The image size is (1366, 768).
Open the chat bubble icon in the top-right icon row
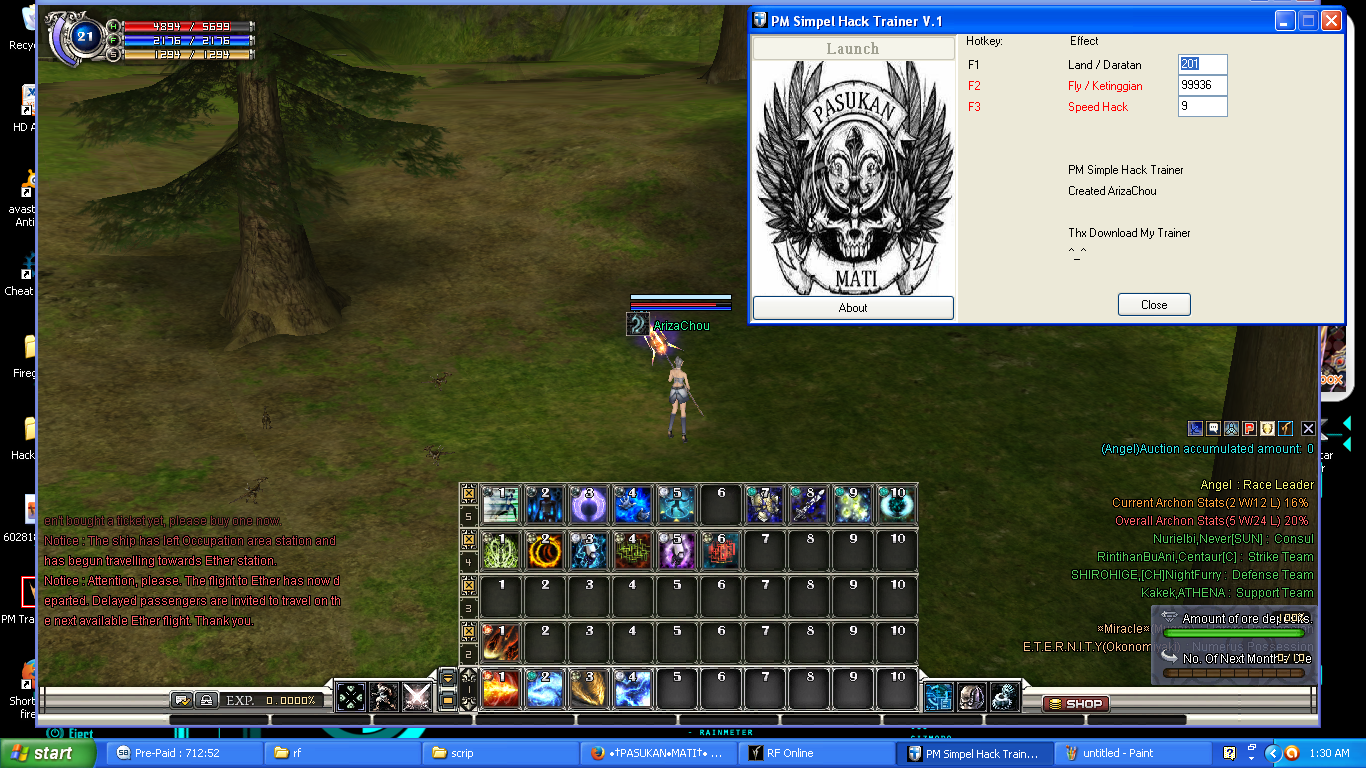pyautogui.click(x=1213, y=428)
